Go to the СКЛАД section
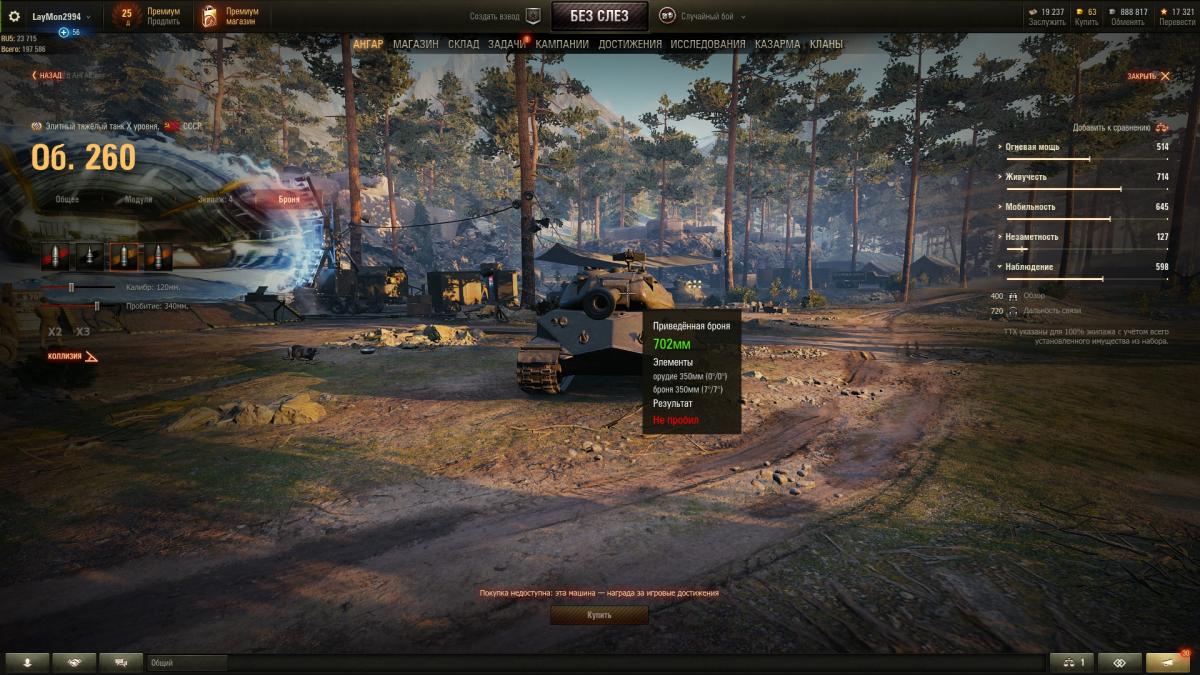1200x675 pixels. [x=463, y=44]
